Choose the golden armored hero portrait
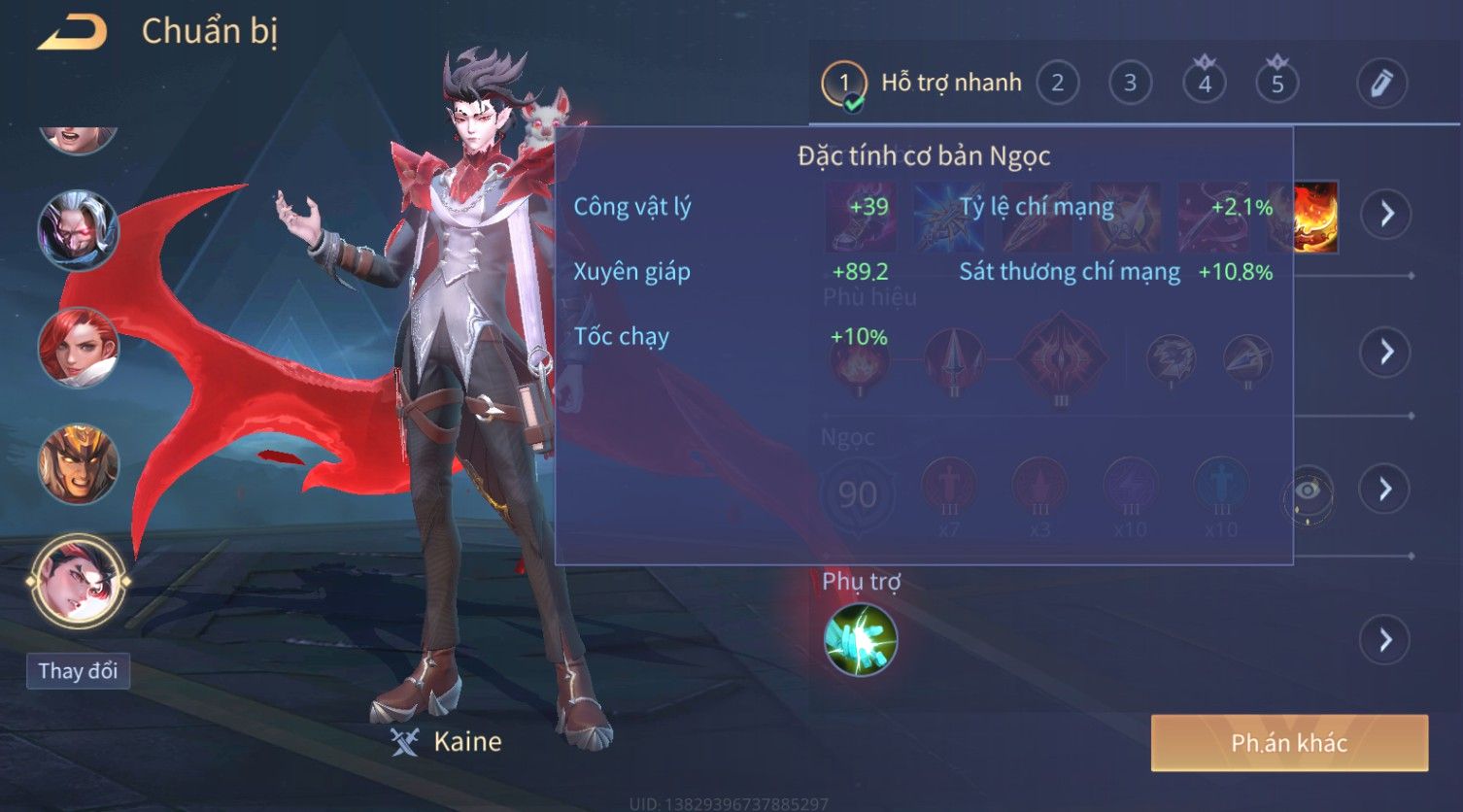 click(78, 463)
